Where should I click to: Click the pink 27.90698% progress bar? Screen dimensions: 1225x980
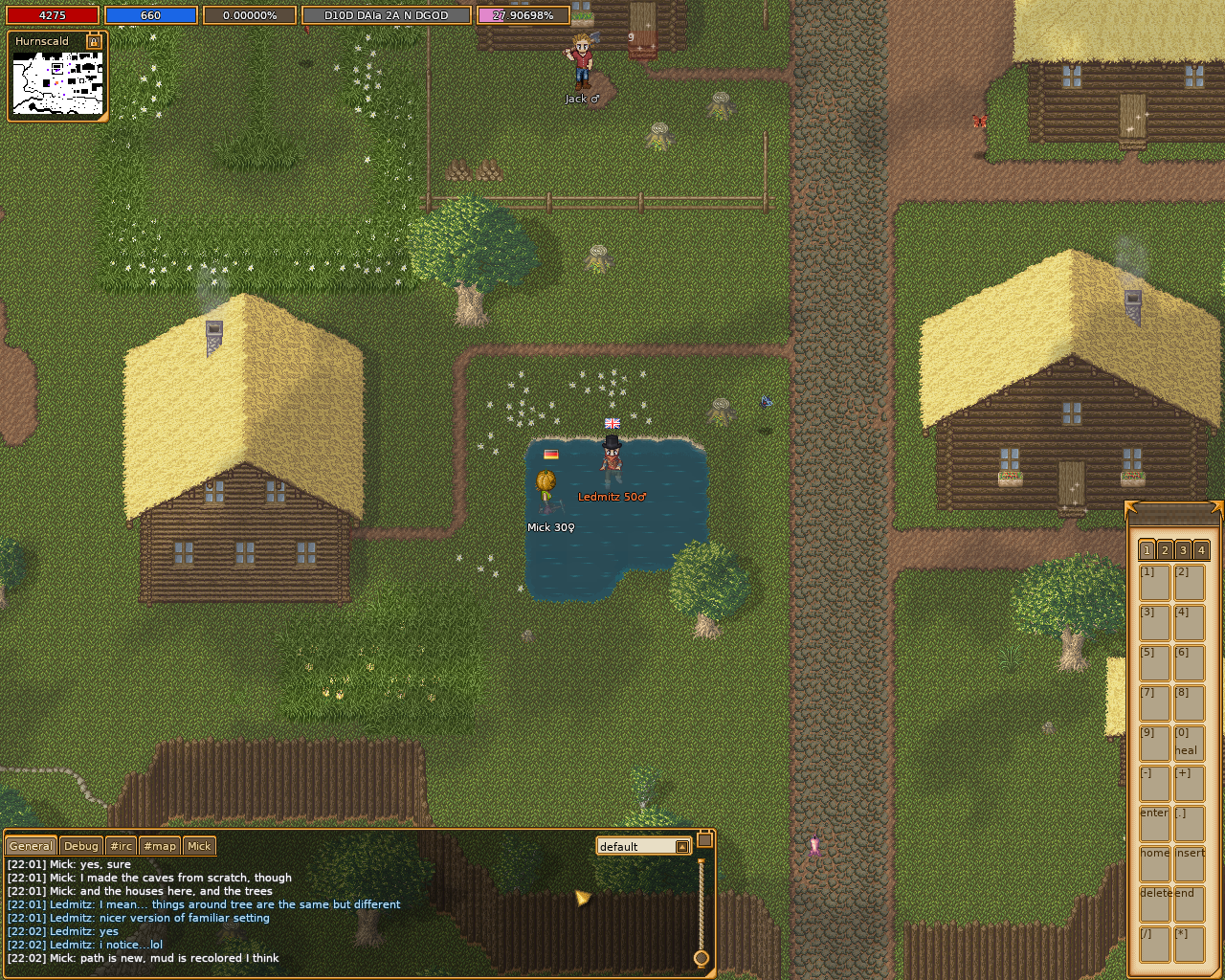click(x=523, y=14)
